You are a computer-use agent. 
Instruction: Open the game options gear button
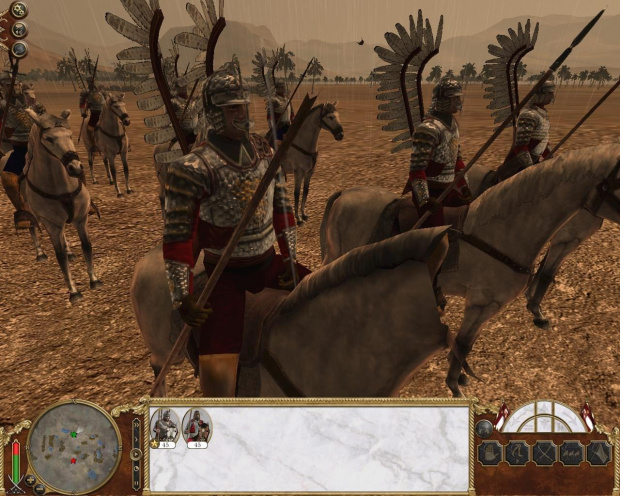[x=18, y=10]
